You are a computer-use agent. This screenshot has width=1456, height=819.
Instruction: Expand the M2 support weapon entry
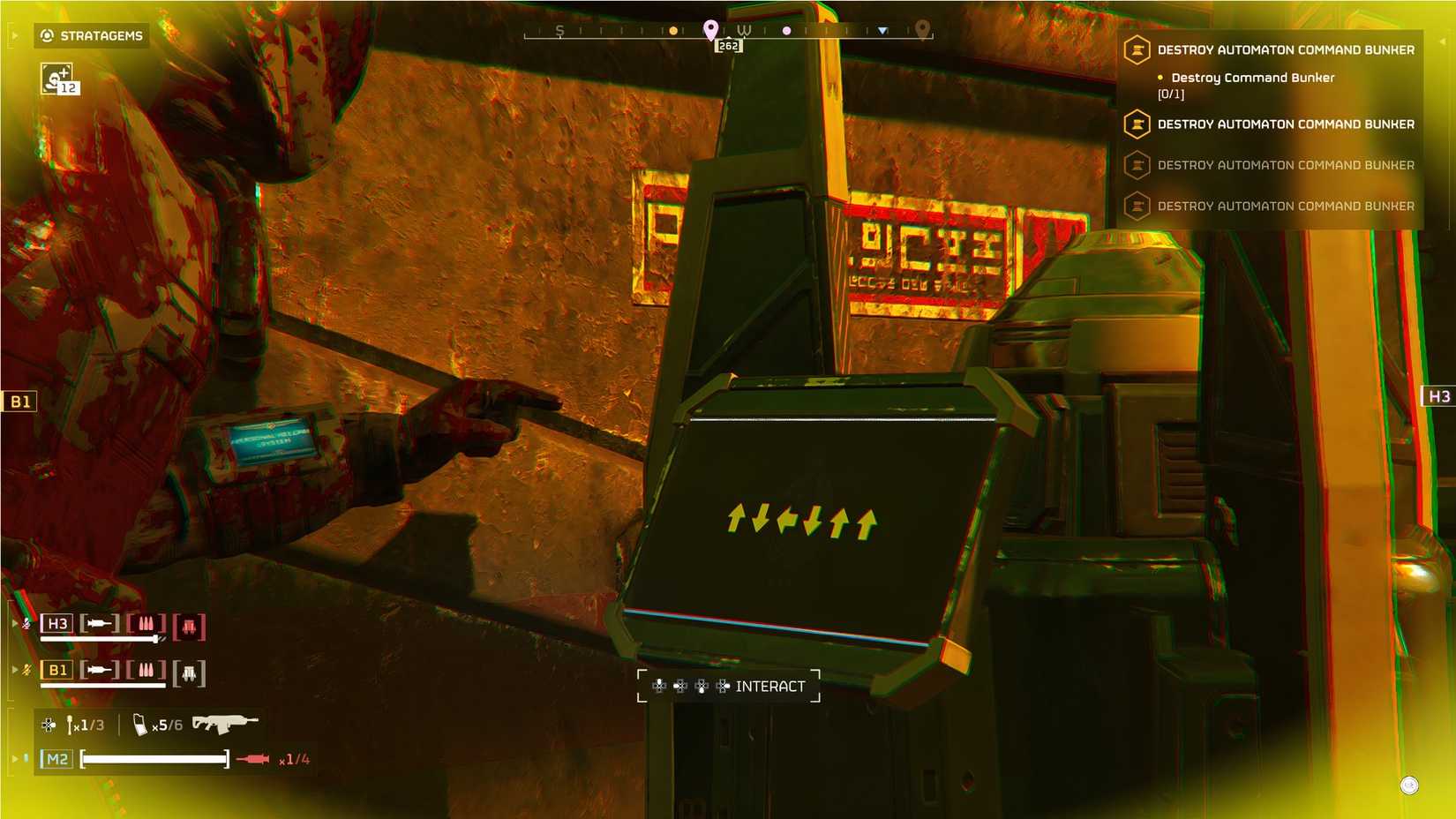coord(14,757)
